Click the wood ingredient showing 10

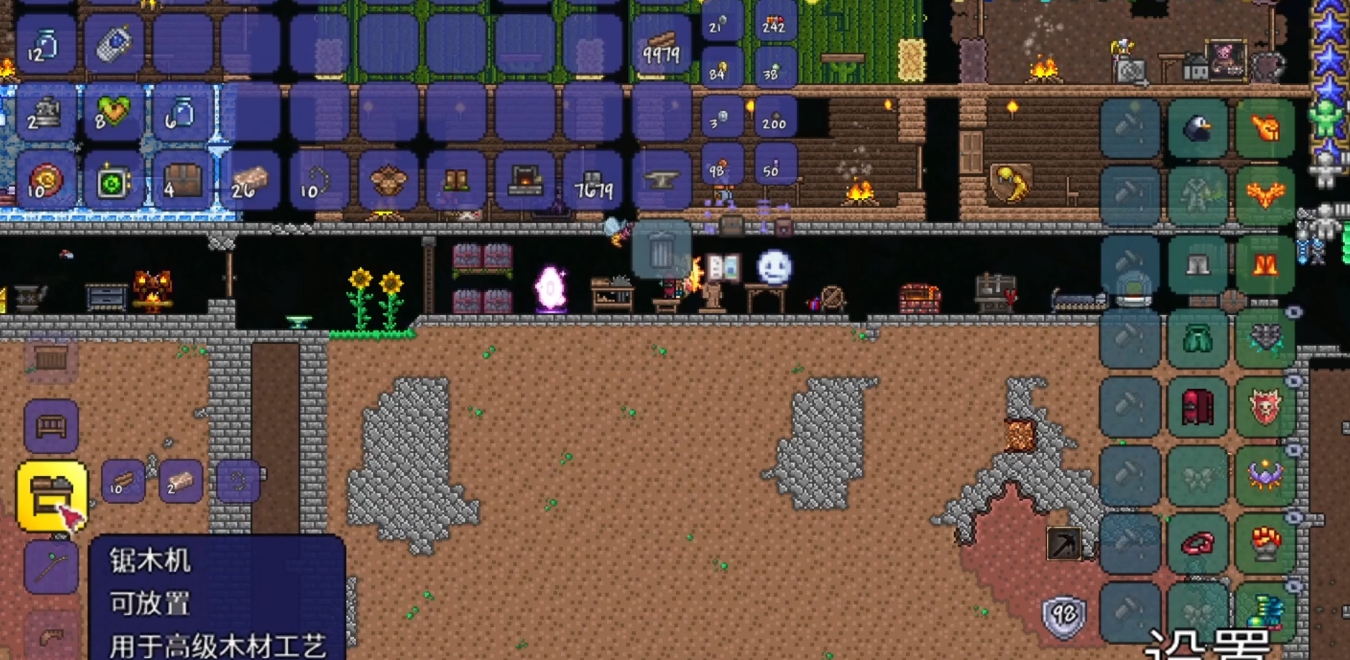[x=123, y=481]
